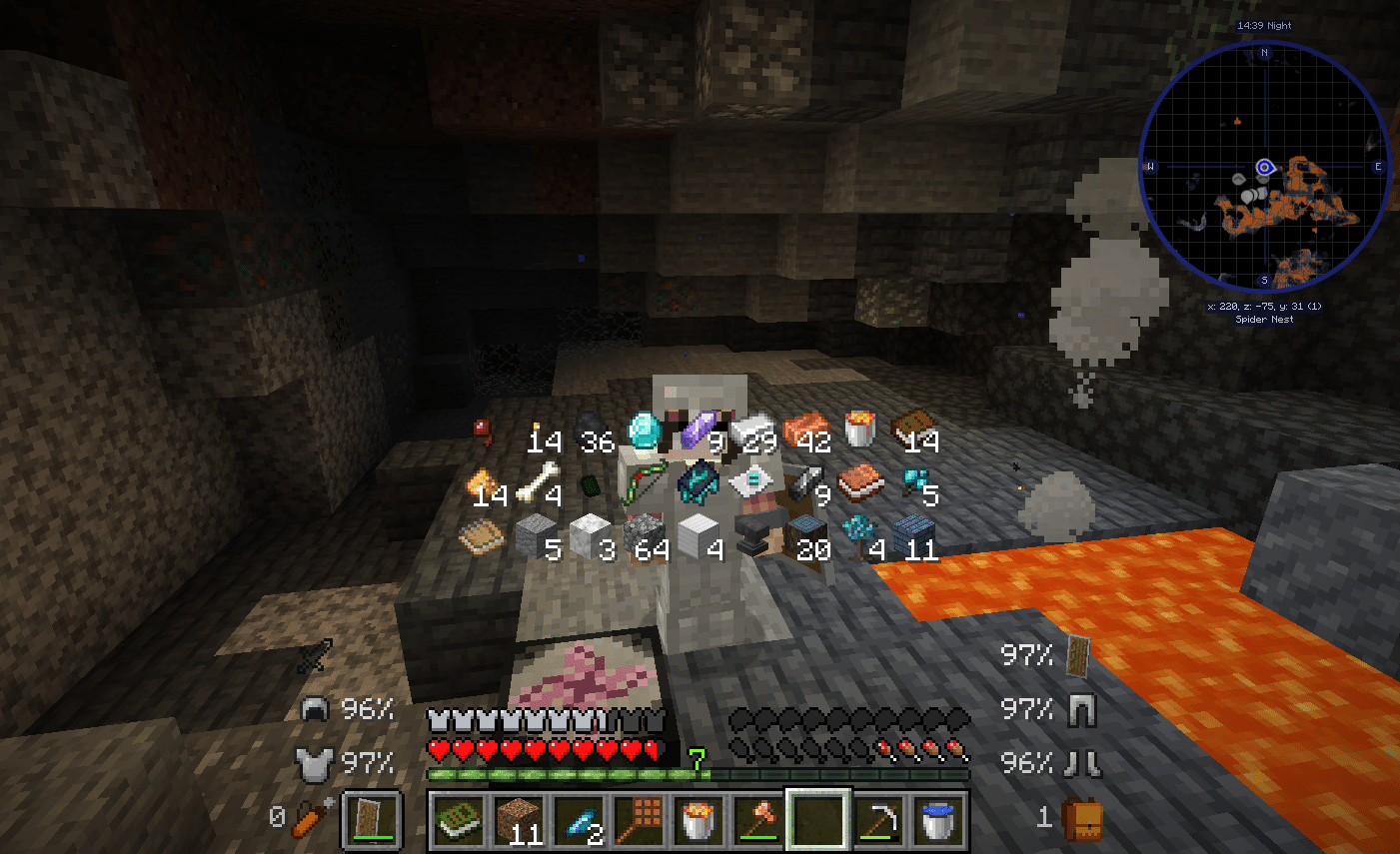Click the helmet durability icon at 96%
The image size is (1400, 854).
tap(317, 709)
